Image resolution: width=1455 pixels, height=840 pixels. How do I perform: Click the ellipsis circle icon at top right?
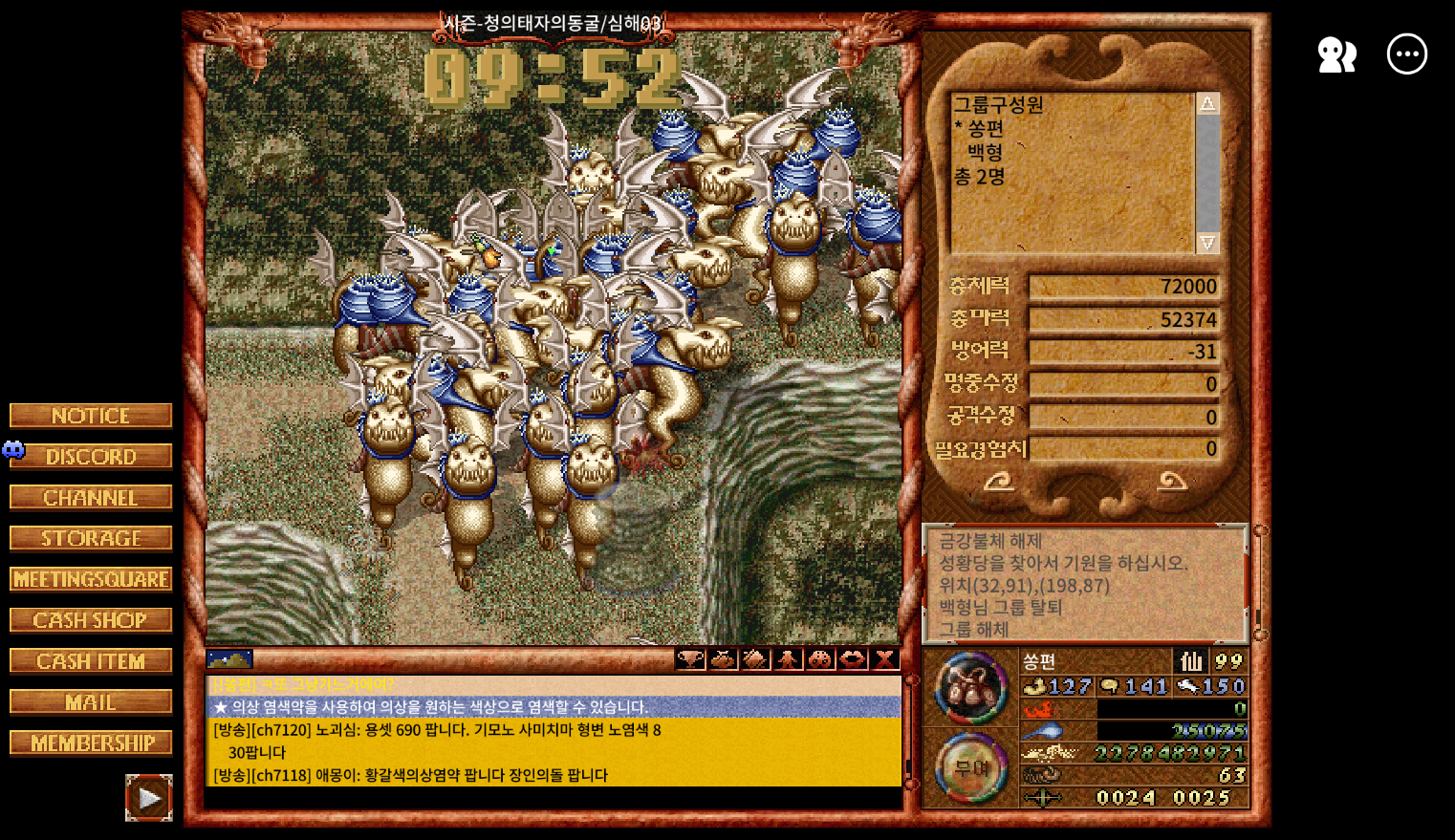tap(1405, 54)
